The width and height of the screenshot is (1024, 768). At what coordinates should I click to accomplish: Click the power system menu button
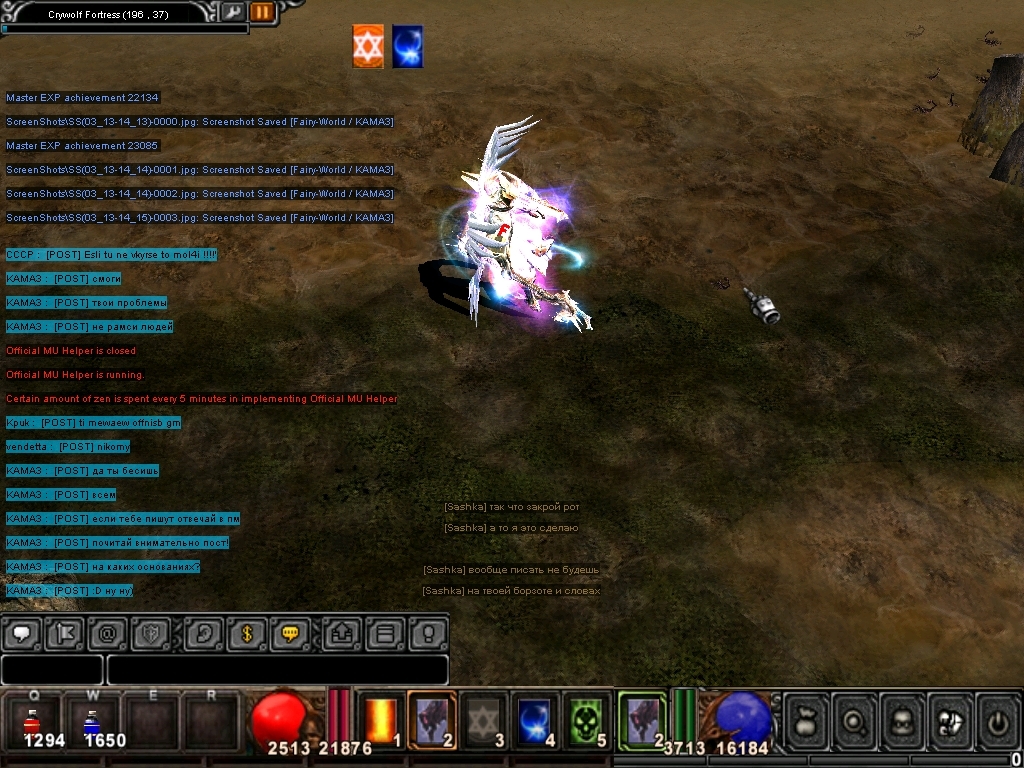pyautogui.click(x=997, y=720)
